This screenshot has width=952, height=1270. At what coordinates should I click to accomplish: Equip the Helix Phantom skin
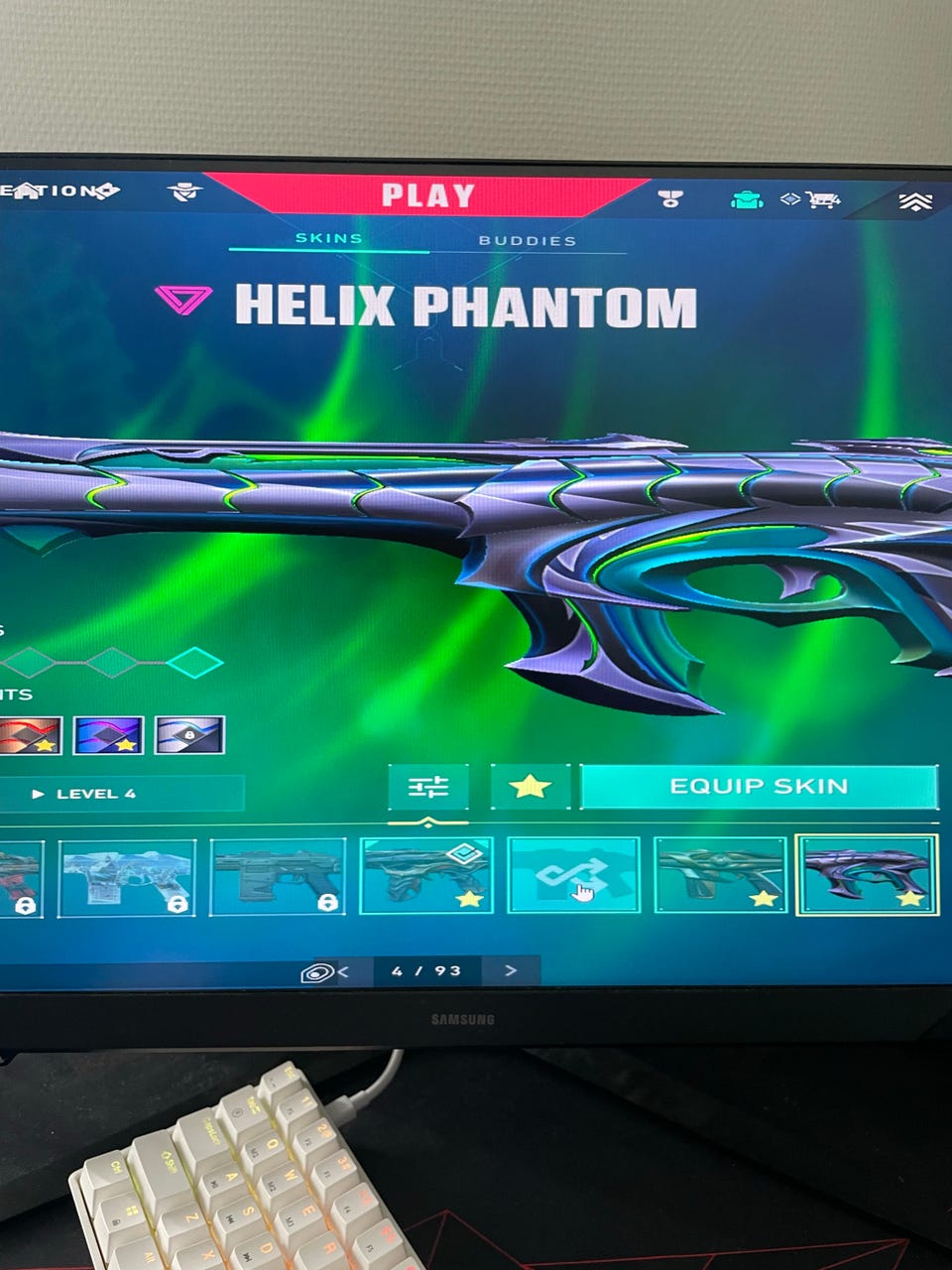(759, 787)
